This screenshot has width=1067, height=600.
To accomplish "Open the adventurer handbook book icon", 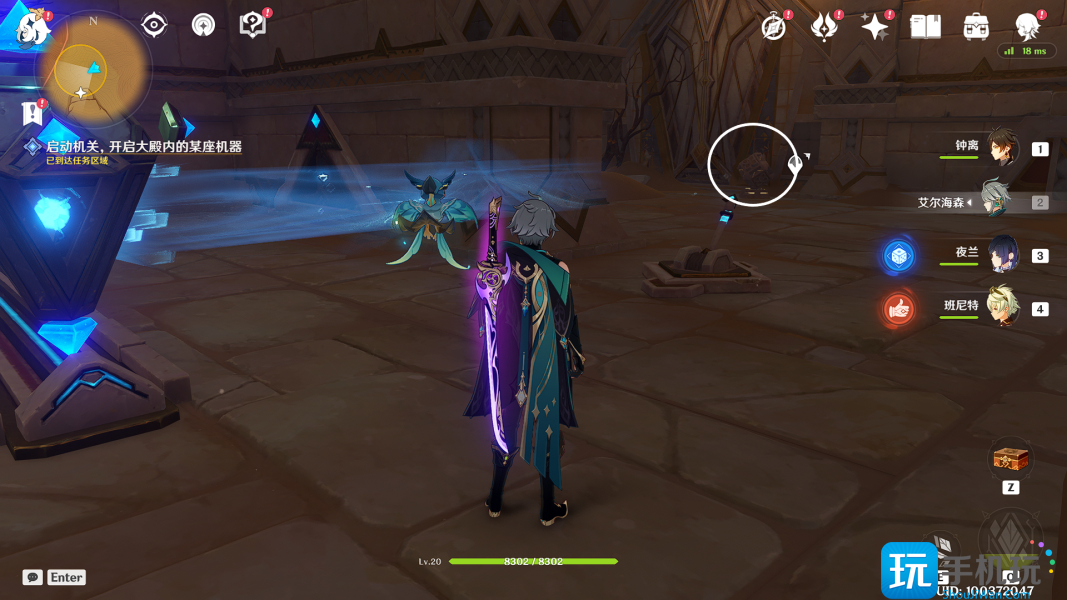I will [x=926, y=27].
